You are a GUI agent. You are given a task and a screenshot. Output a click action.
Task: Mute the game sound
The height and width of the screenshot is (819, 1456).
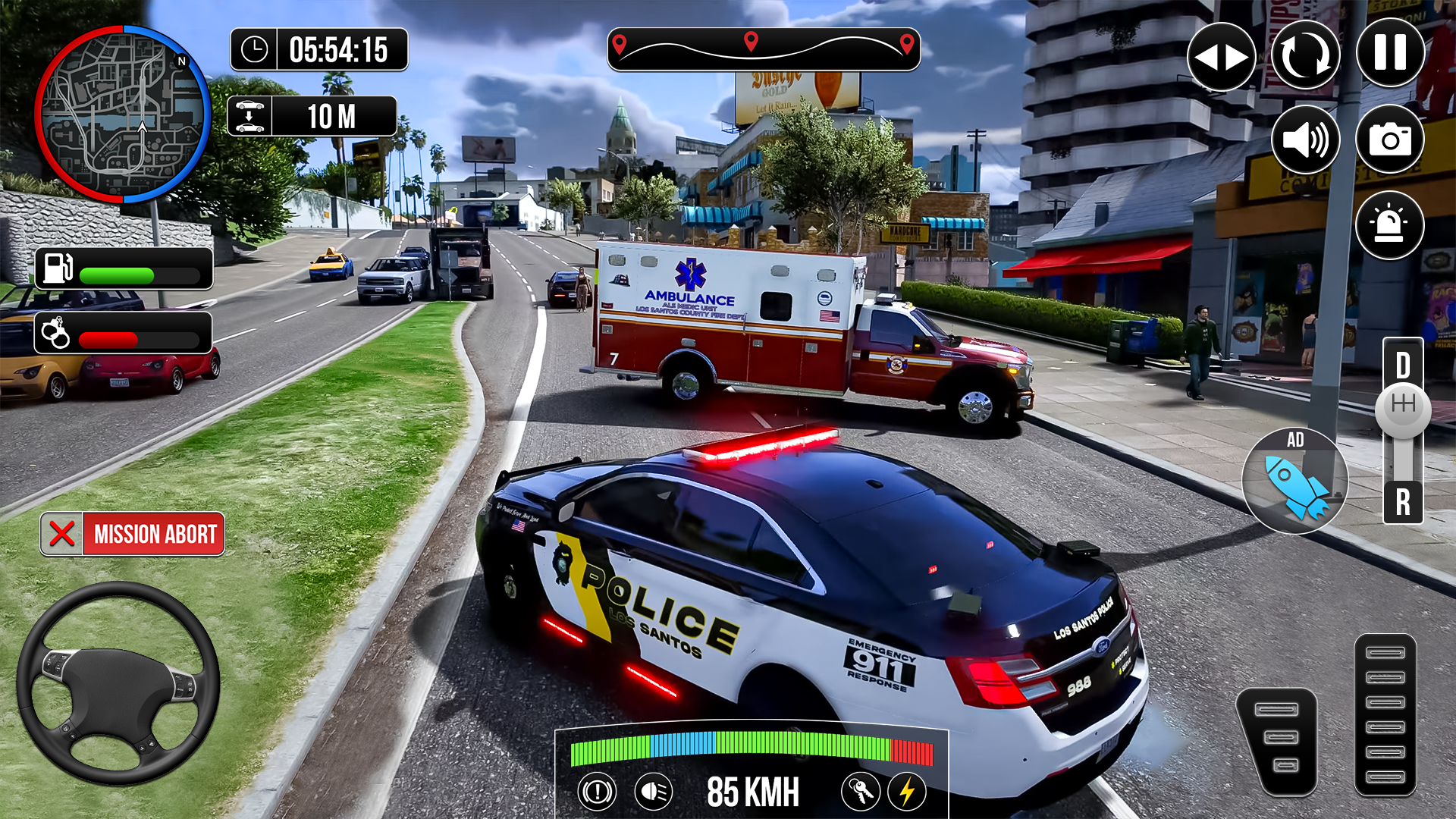pyautogui.click(x=1306, y=140)
